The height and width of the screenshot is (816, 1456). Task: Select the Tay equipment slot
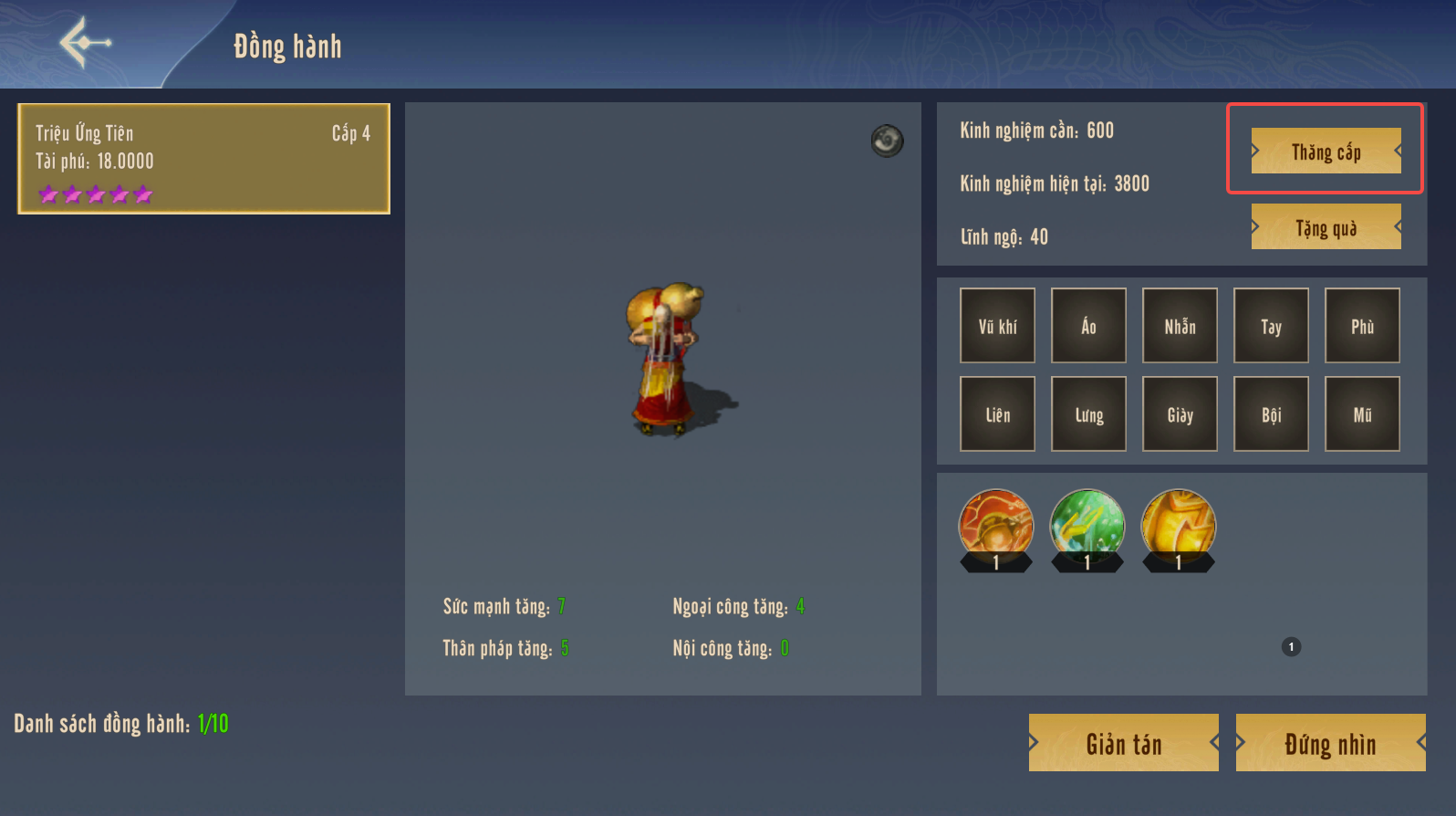pos(1271,326)
